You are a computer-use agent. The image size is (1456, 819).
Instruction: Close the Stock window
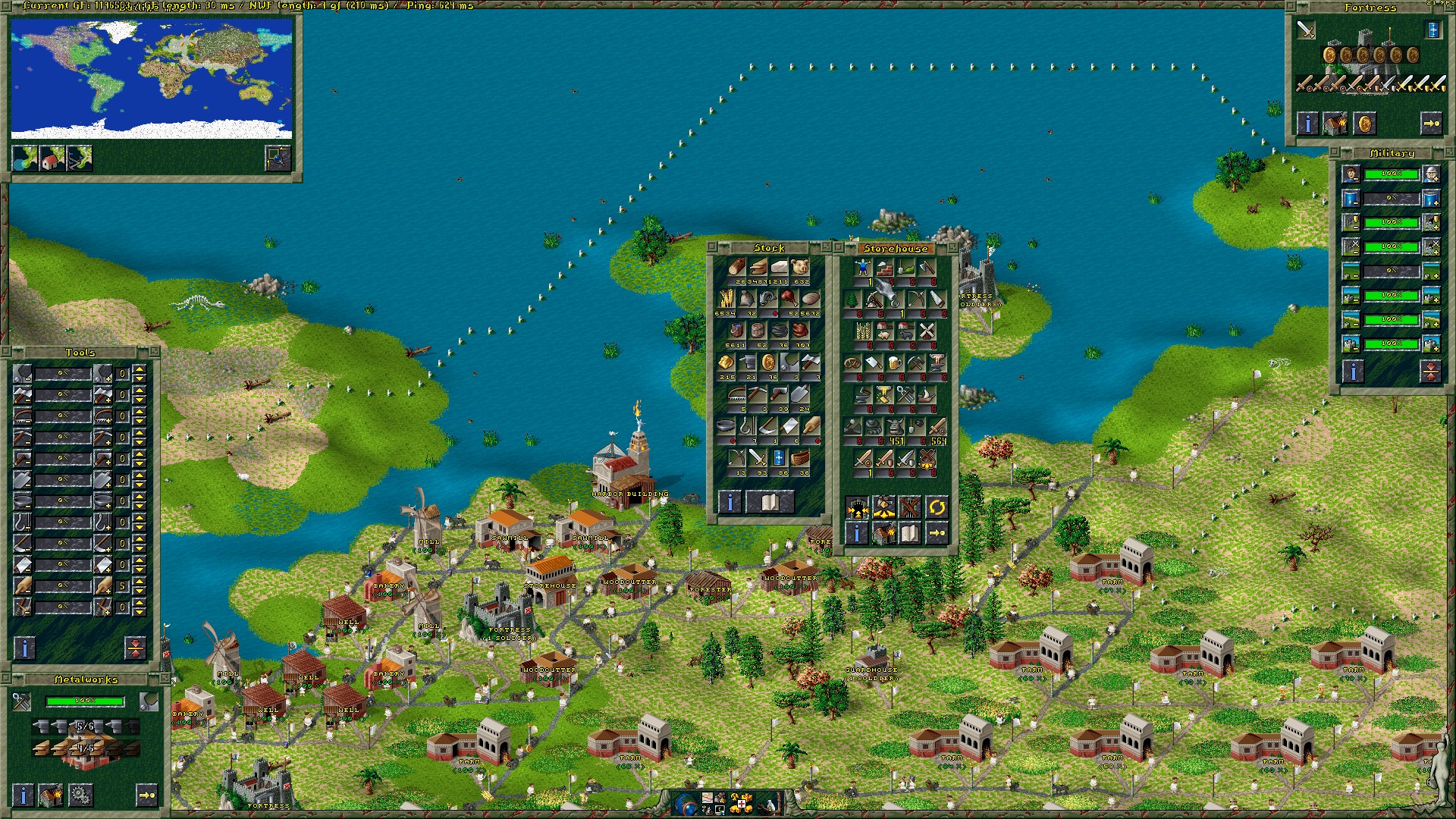[x=712, y=247]
